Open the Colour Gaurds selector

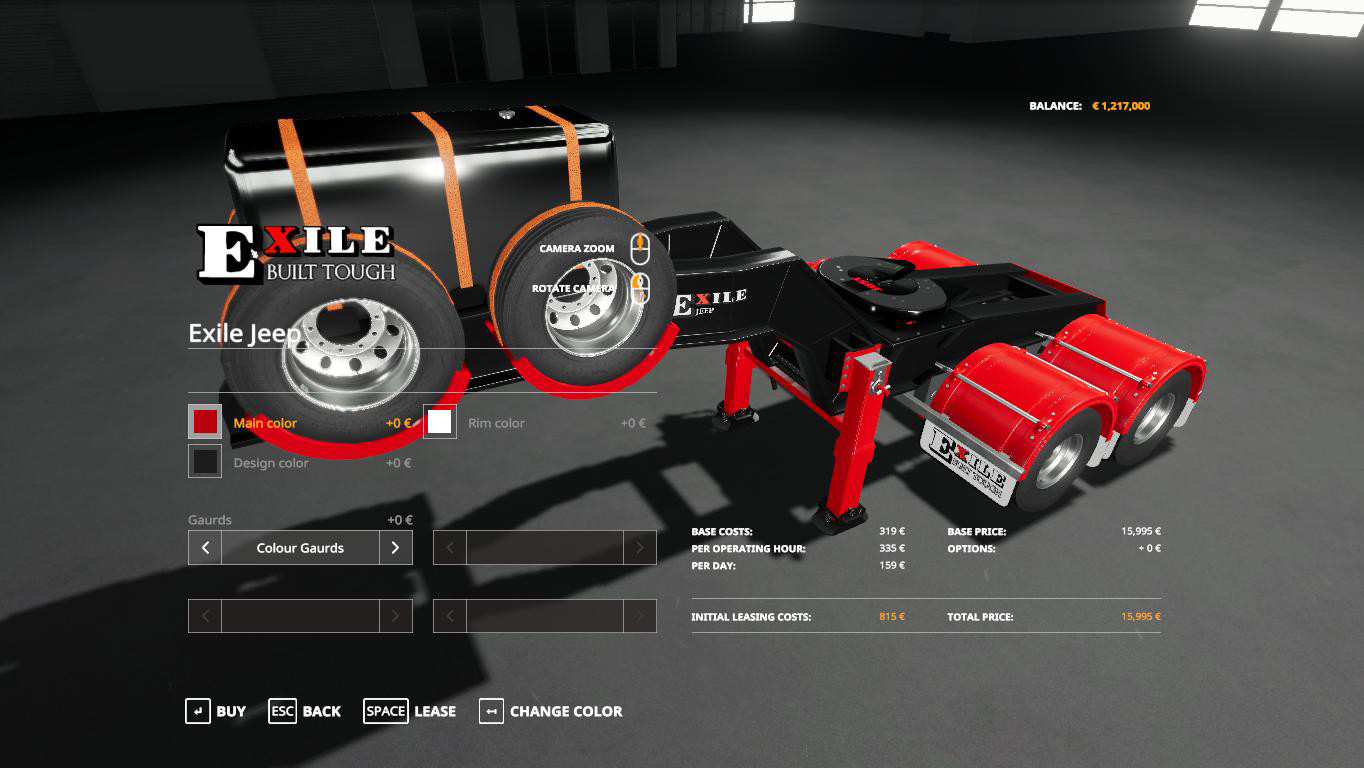point(299,548)
